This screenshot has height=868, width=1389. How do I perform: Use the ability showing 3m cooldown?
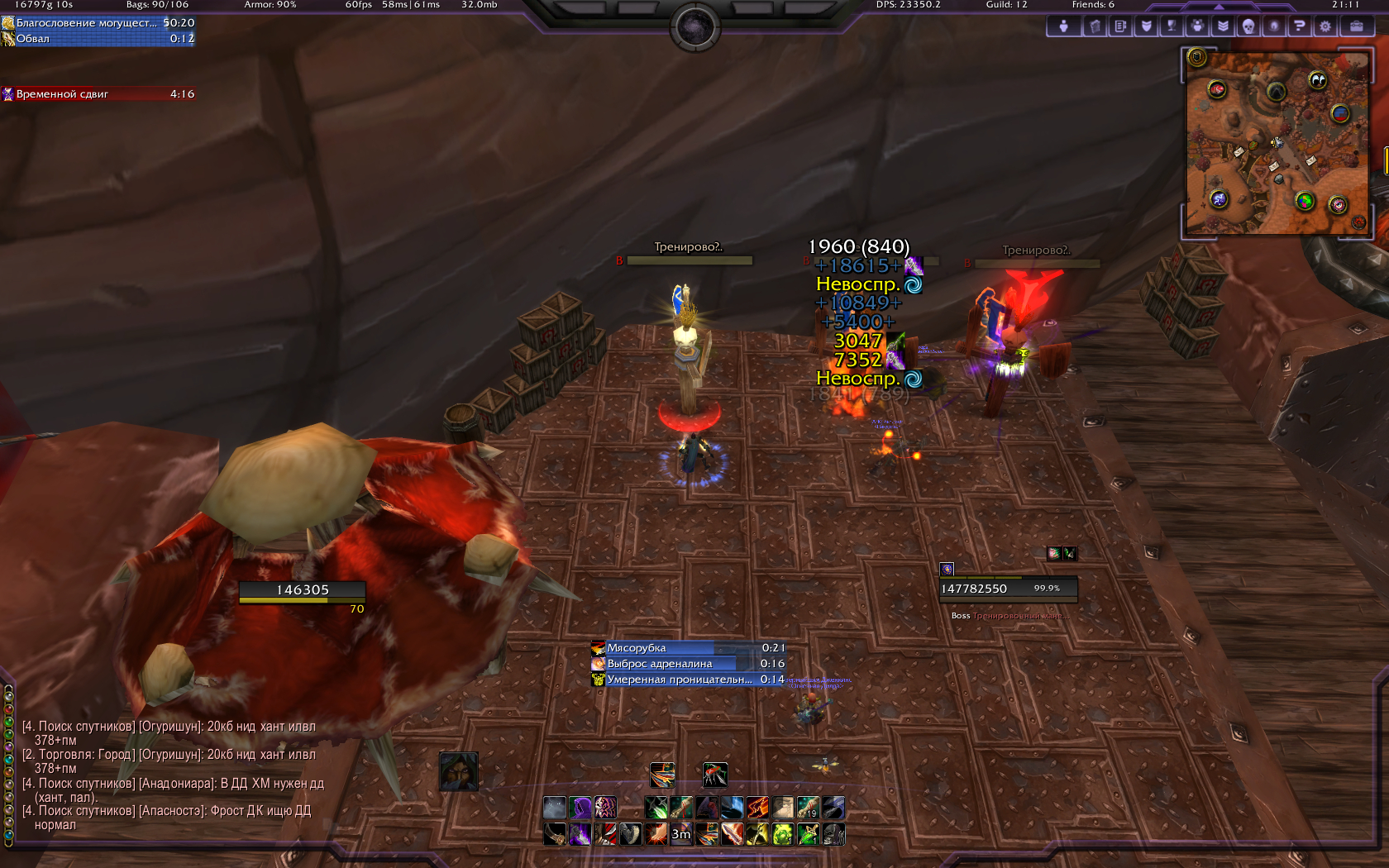[x=681, y=834]
